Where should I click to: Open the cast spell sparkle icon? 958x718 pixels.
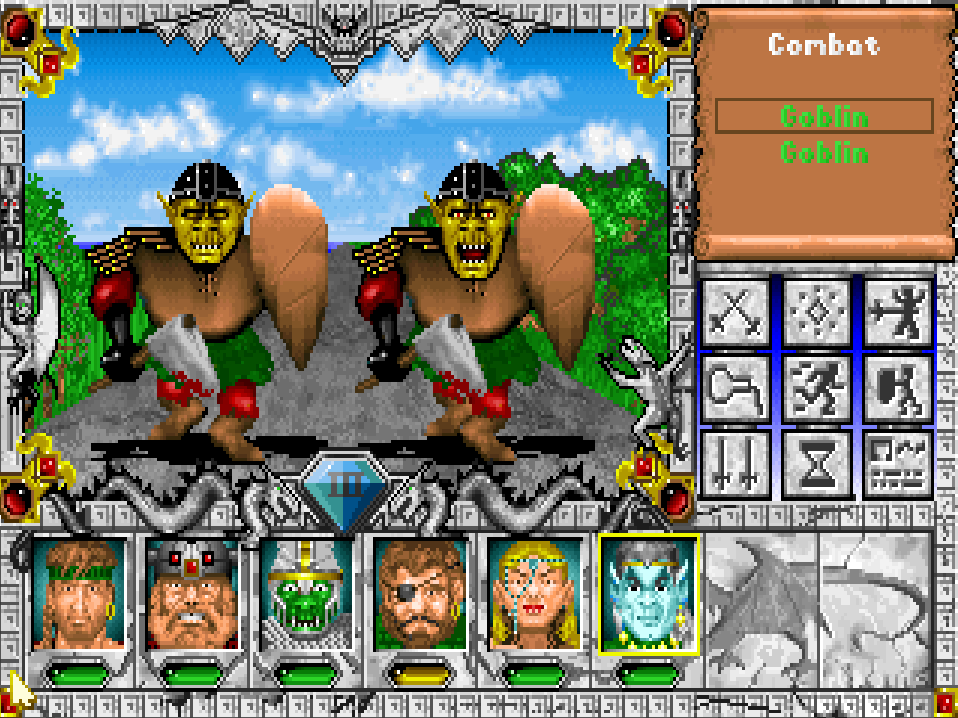point(817,312)
